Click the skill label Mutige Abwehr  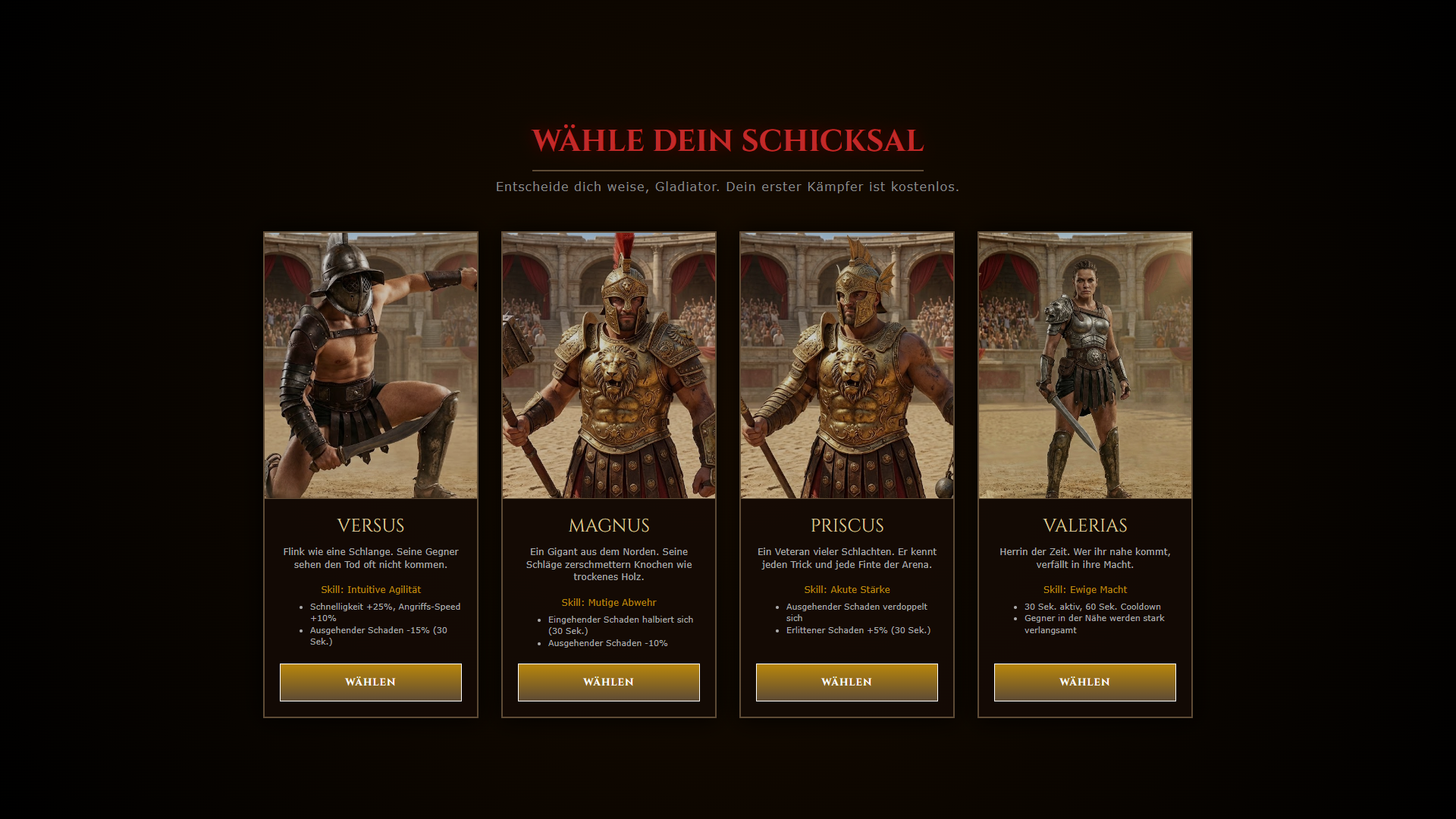coord(609,602)
